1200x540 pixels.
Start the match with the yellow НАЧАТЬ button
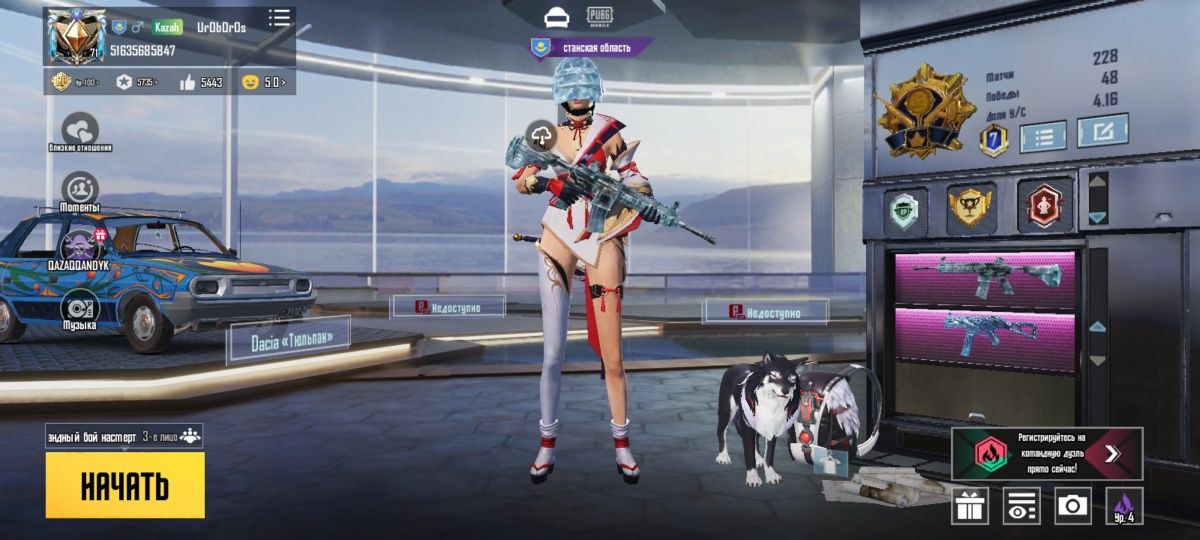click(x=125, y=486)
